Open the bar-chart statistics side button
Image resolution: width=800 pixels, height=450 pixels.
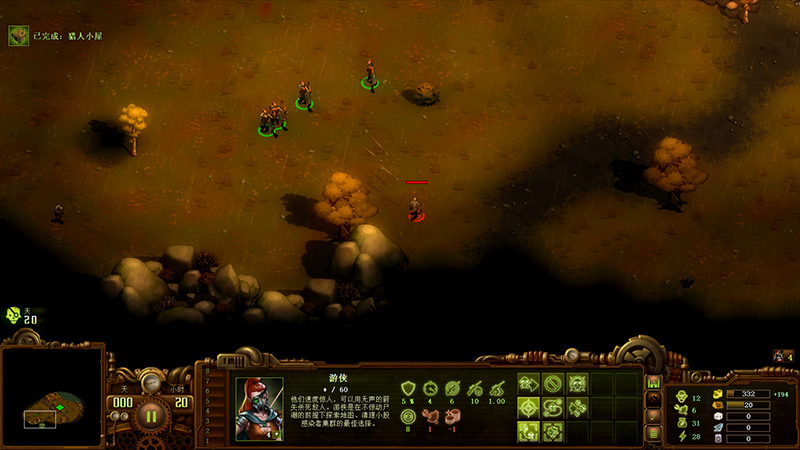(x=652, y=382)
